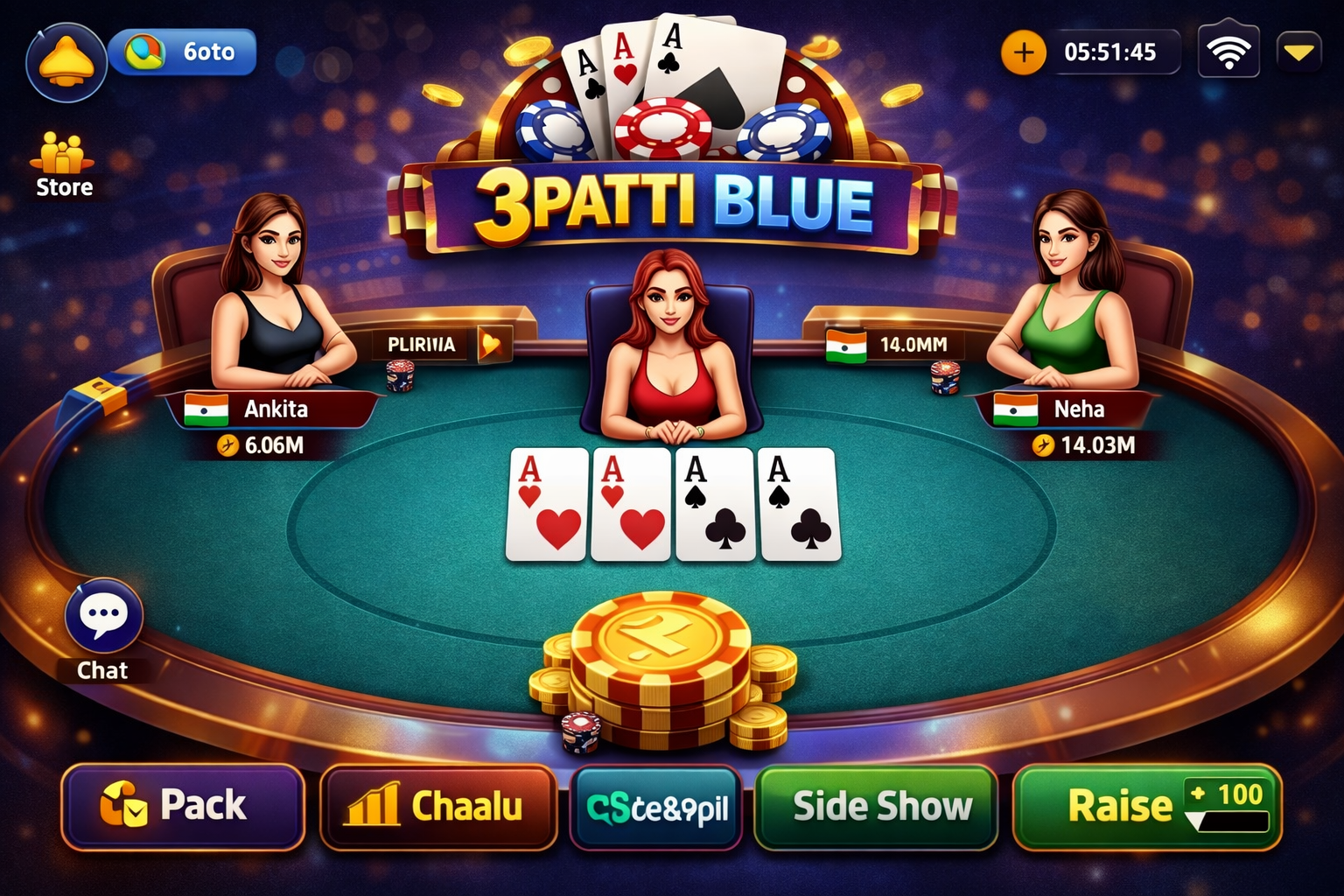Request a Side Show
This screenshot has height=896, width=1344.
point(878,806)
